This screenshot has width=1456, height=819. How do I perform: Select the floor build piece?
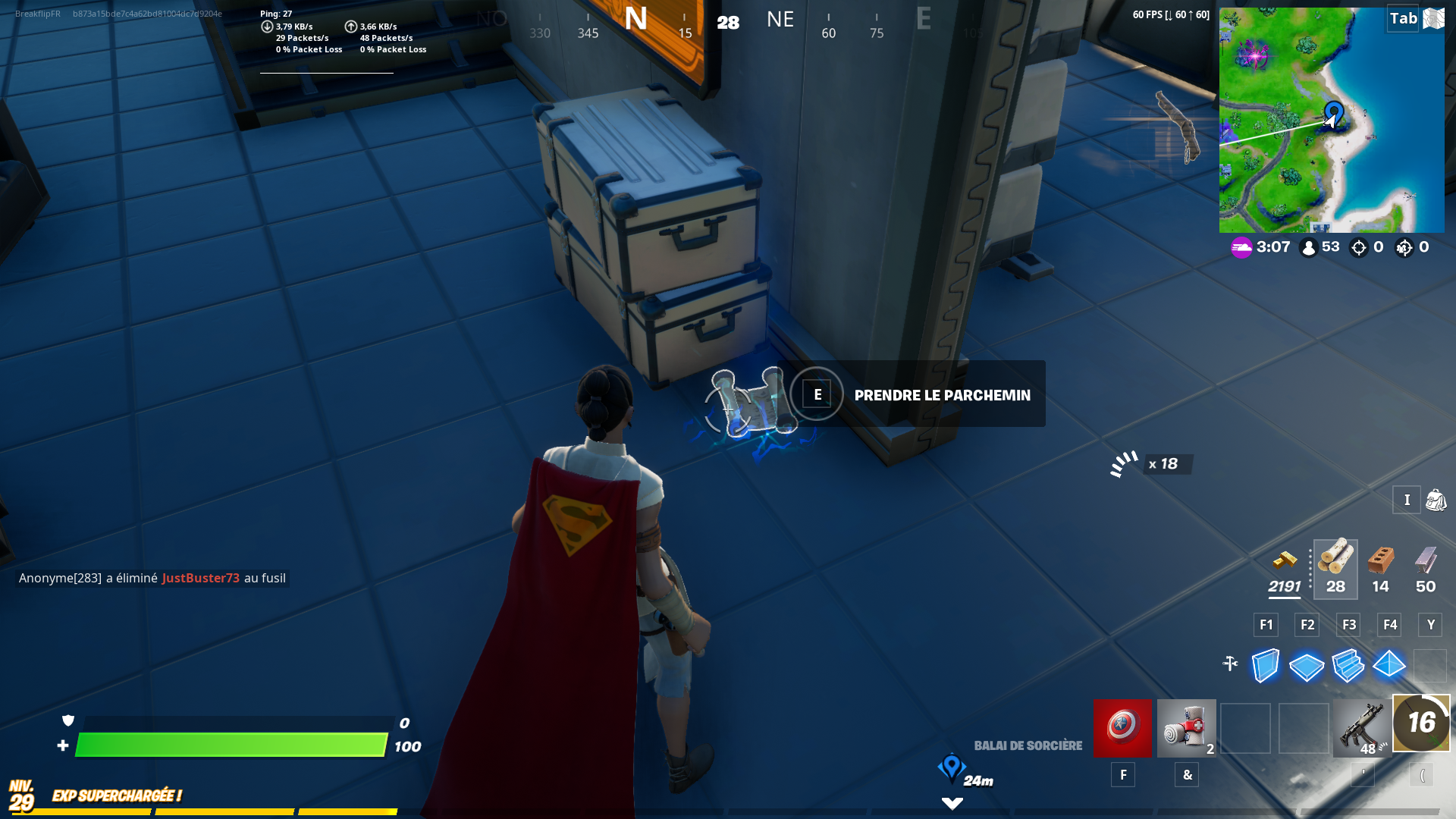(x=1307, y=666)
